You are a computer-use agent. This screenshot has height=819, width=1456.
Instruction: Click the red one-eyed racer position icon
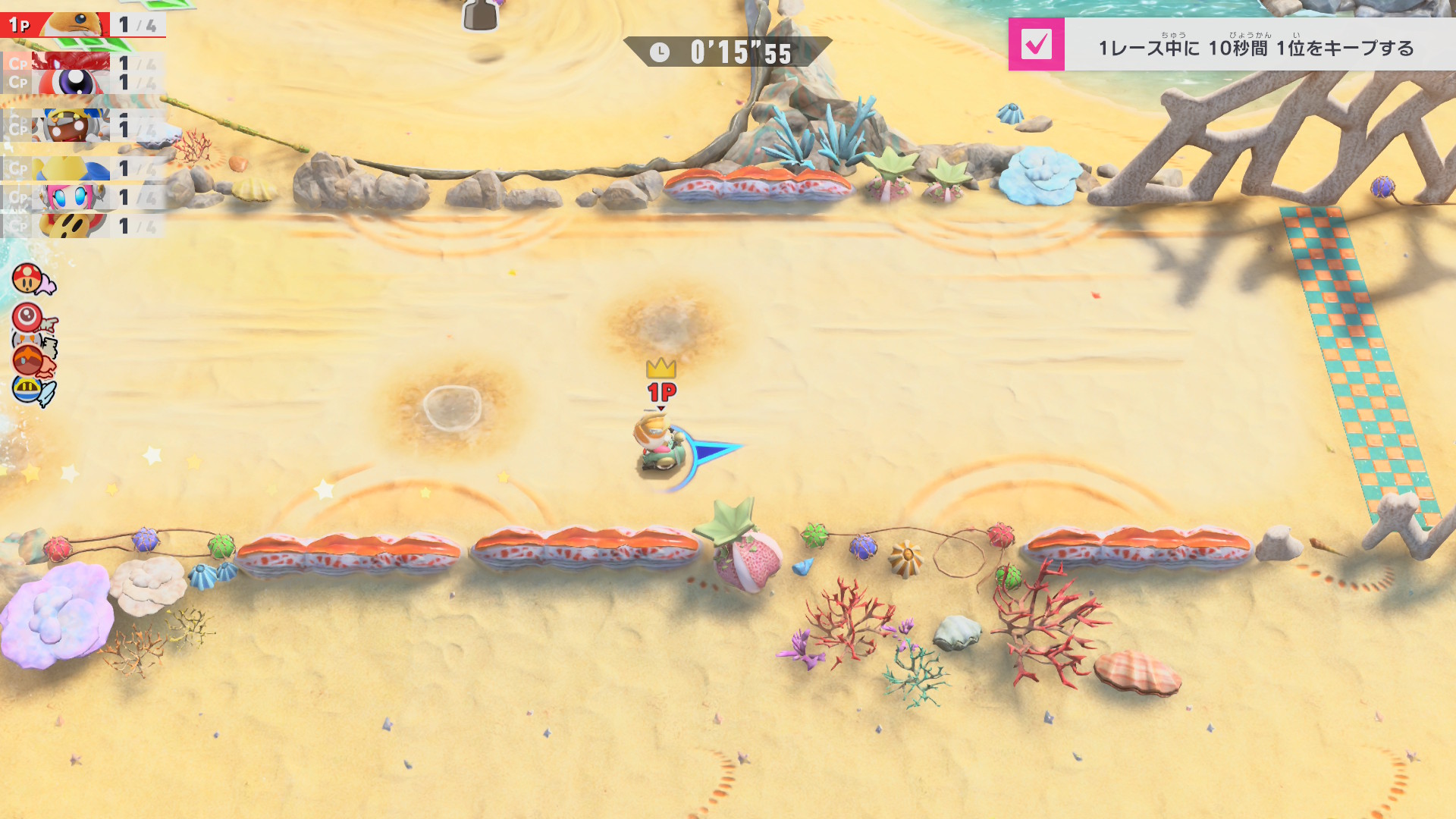click(x=28, y=317)
